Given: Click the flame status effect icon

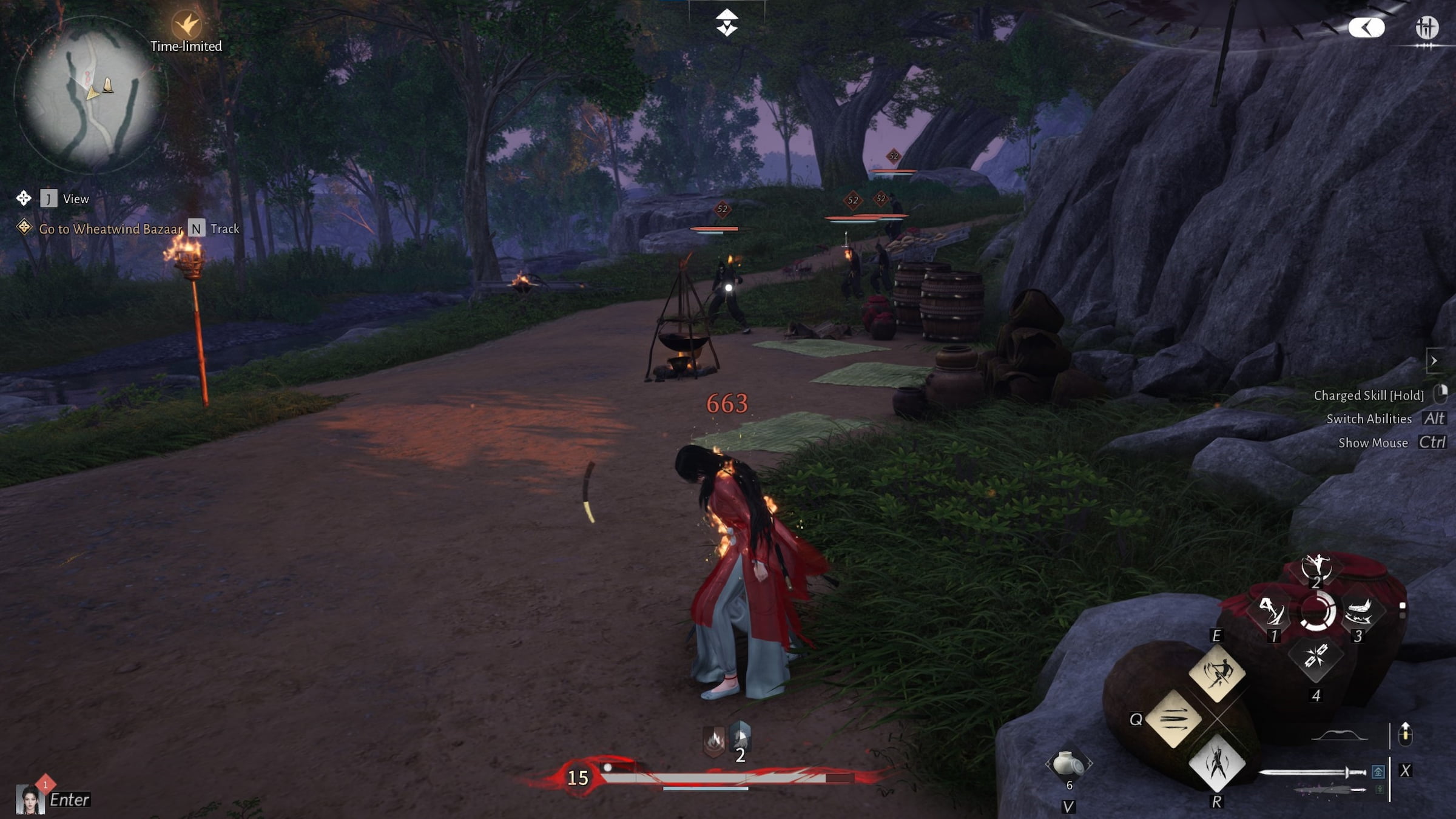Looking at the screenshot, I should pyautogui.click(x=714, y=741).
